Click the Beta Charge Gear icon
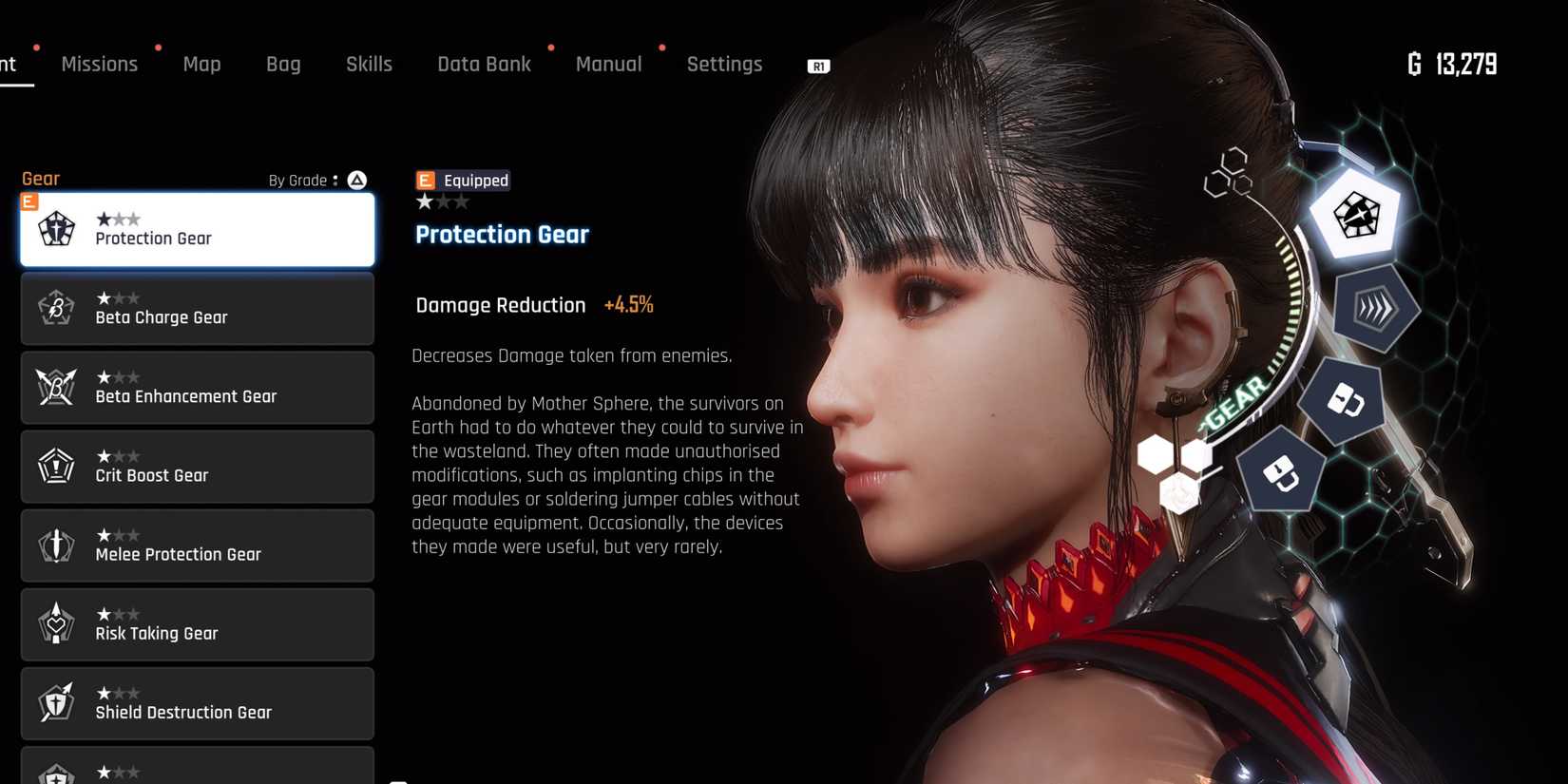Viewport: 1568px width, 784px height. pyautogui.click(x=56, y=308)
